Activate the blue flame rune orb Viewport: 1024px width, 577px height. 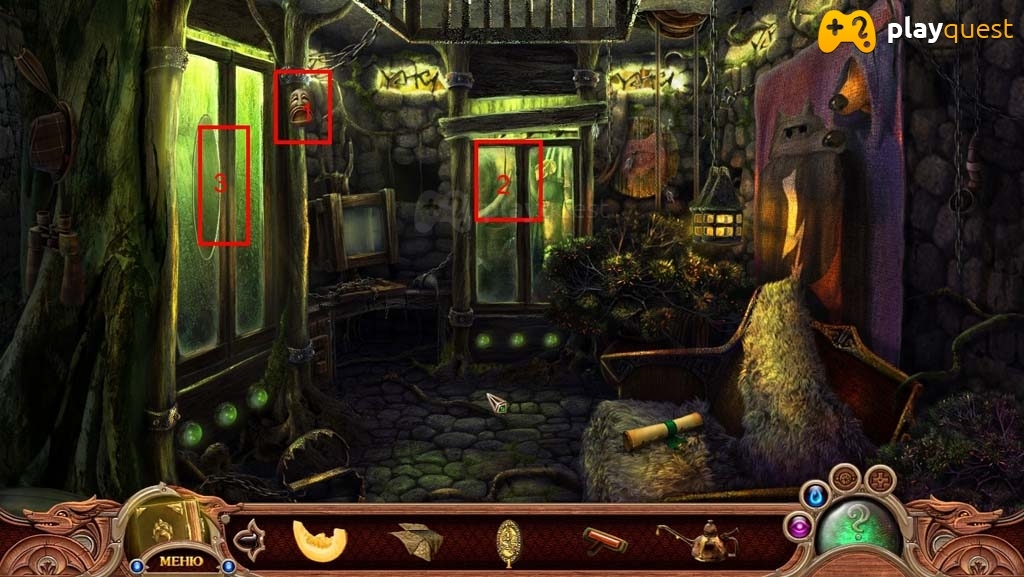pos(815,494)
